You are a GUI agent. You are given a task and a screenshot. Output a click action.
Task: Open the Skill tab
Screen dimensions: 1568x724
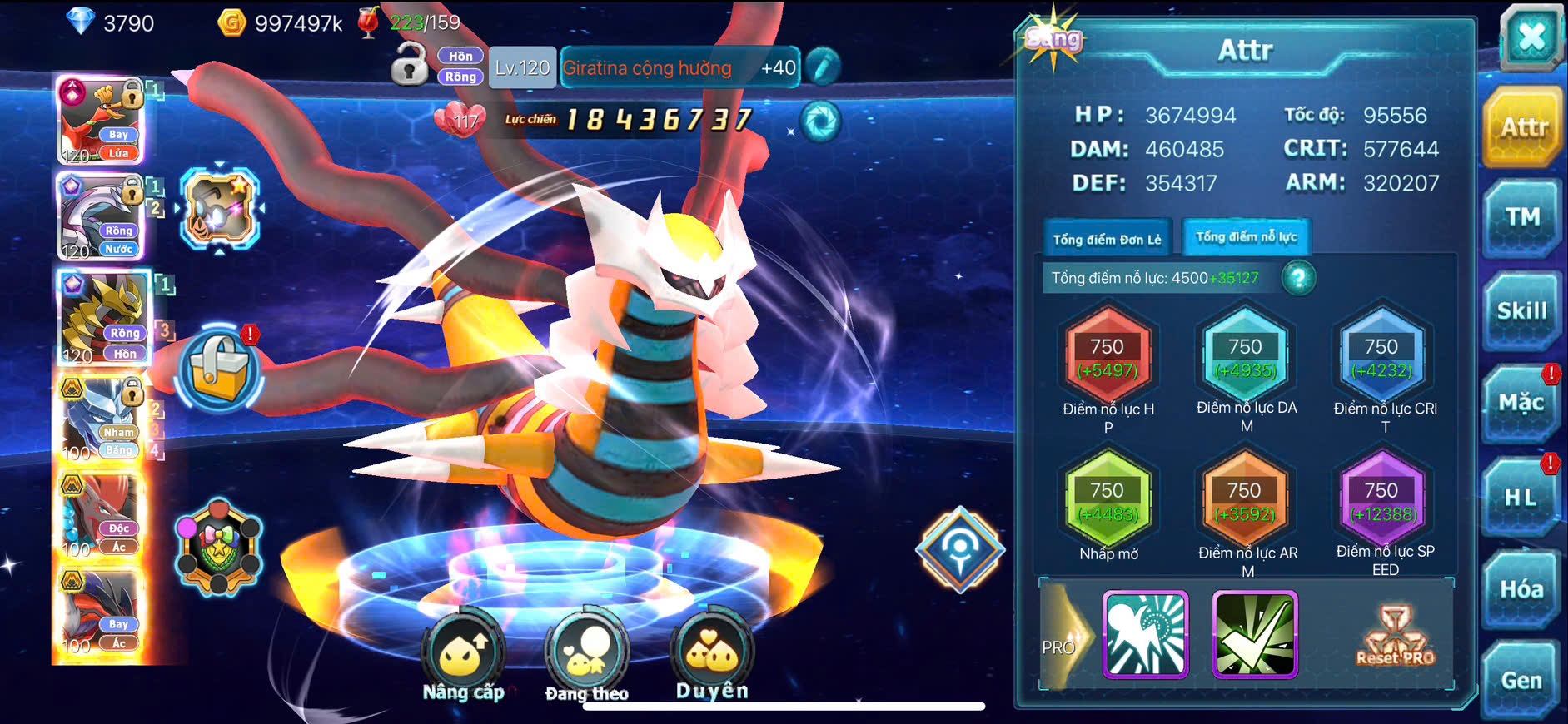1521,311
